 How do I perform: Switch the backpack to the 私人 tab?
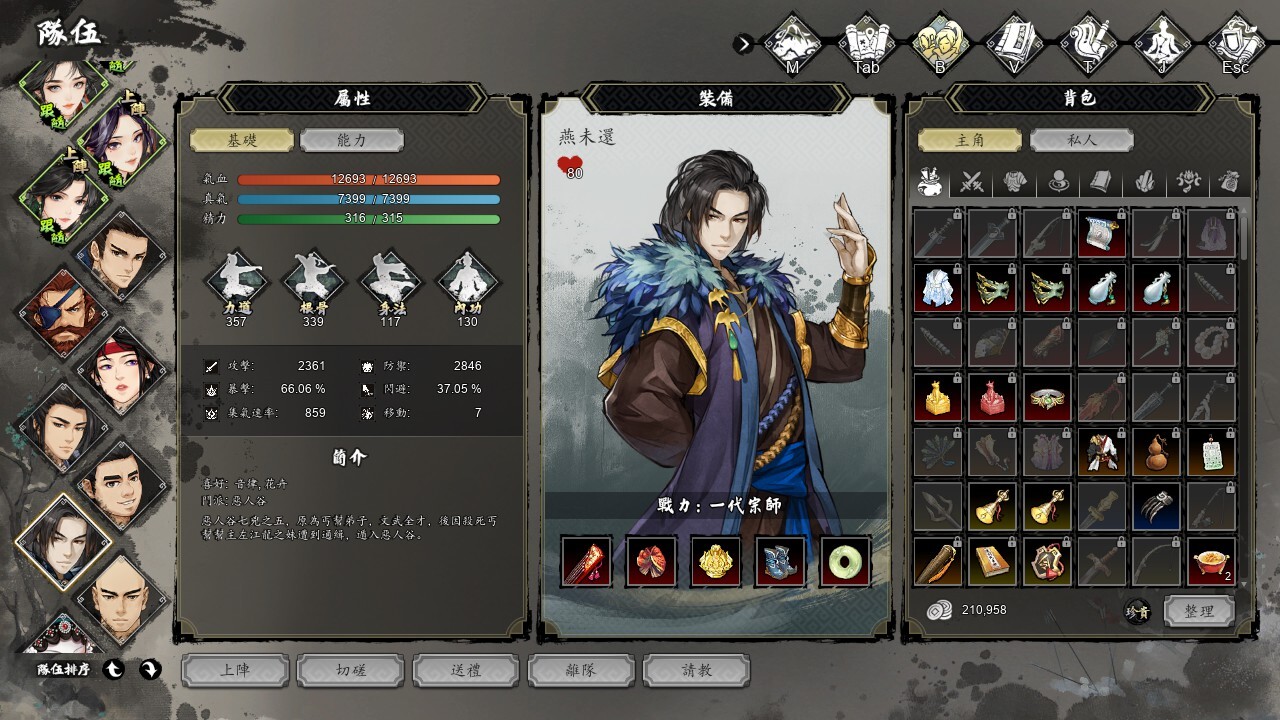[x=1080, y=140]
